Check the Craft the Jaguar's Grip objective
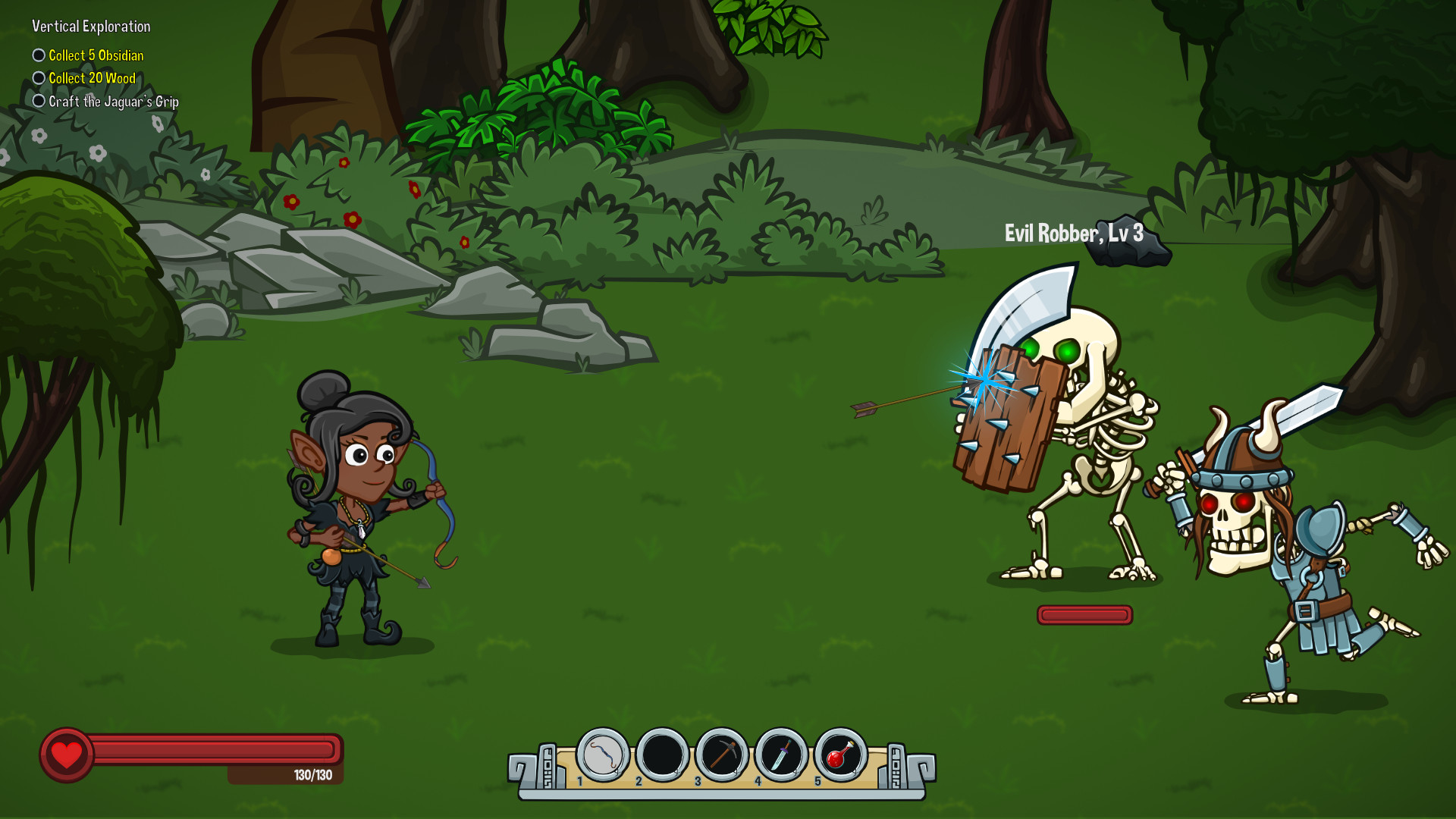Viewport: 1456px width, 819px height. tap(38, 100)
